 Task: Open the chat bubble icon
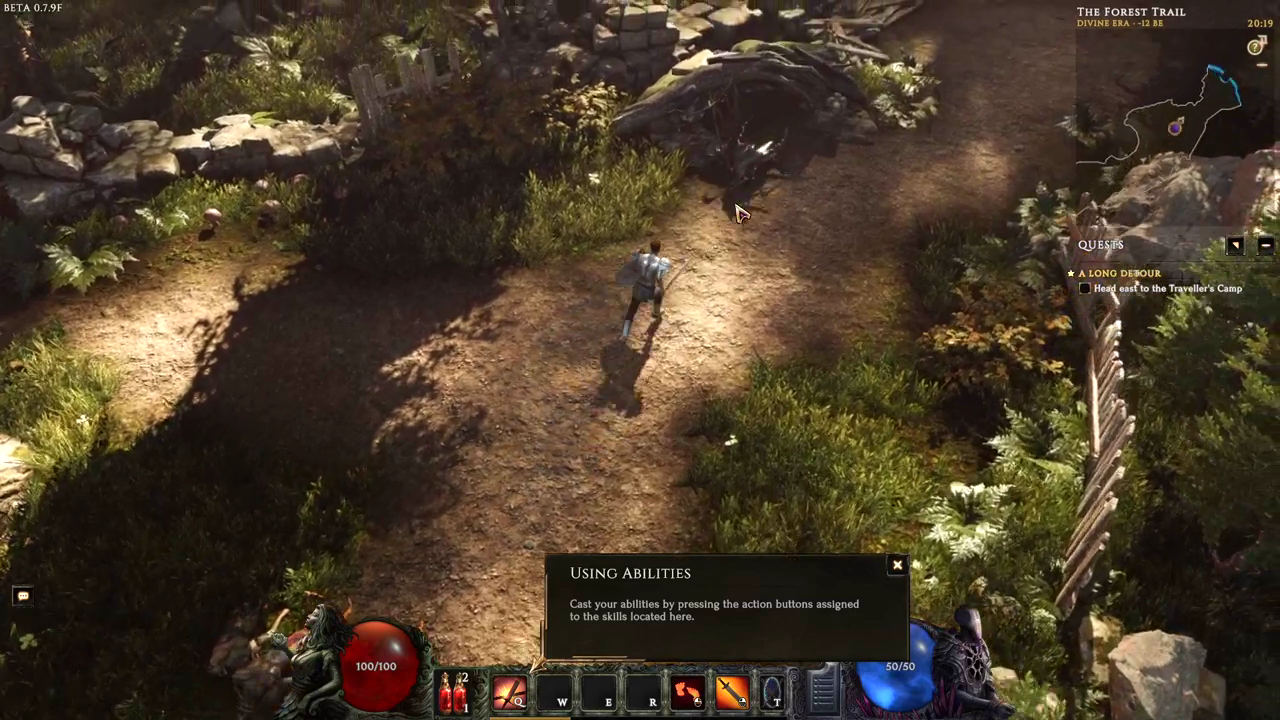(x=23, y=596)
